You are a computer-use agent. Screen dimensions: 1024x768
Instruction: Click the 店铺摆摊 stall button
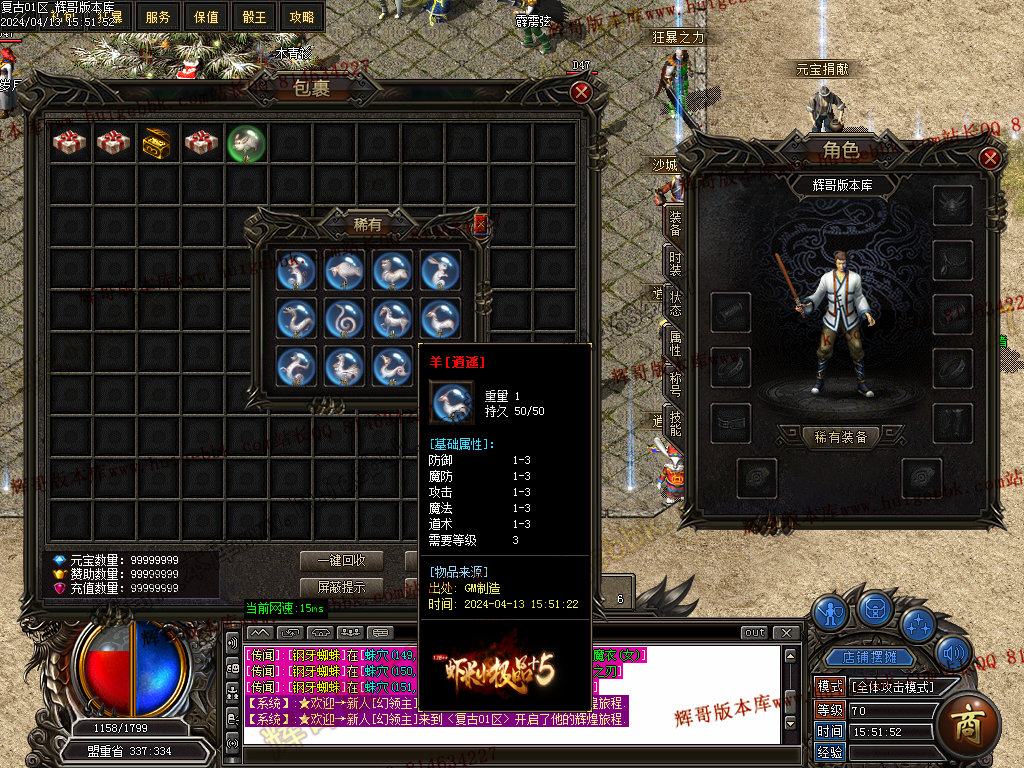pyautogui.click(x=876, y=658)
